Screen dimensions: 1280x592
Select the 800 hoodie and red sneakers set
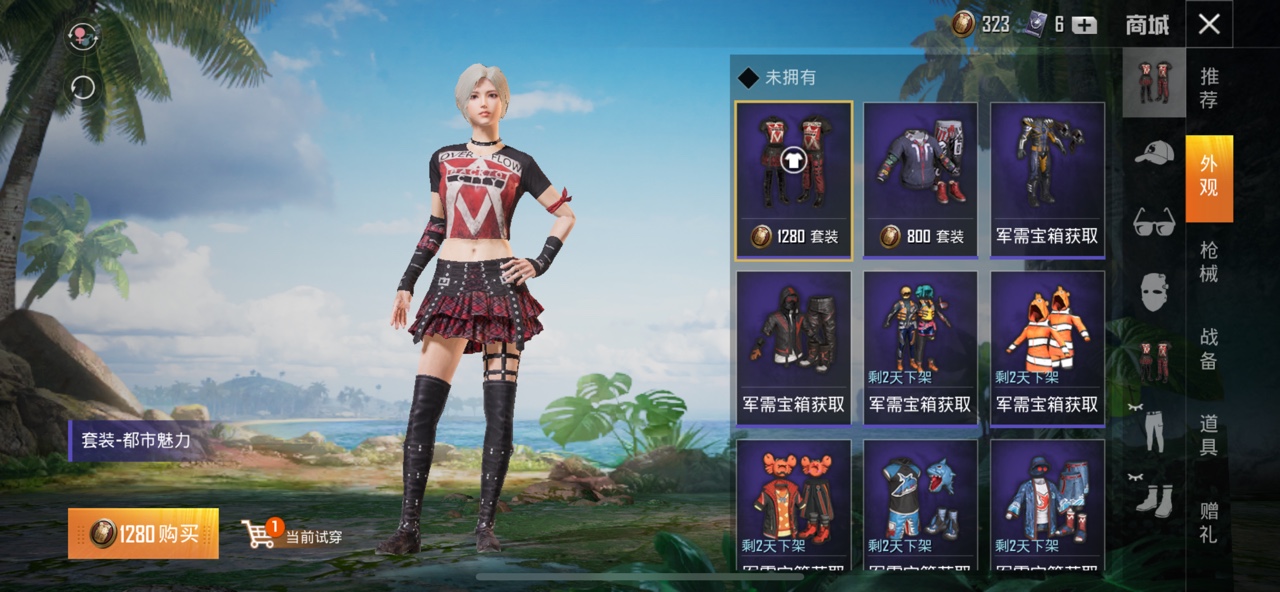pos(920,180)
